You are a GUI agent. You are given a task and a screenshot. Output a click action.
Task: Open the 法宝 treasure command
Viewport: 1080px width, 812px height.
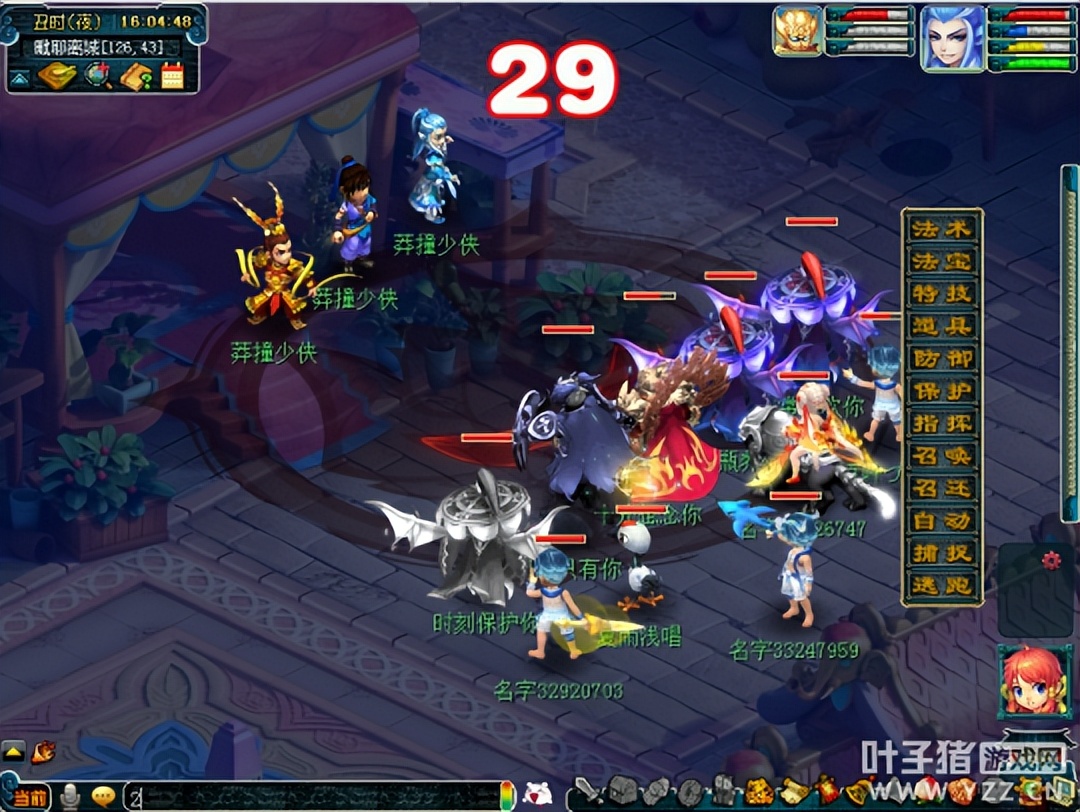tap(941, 262)
